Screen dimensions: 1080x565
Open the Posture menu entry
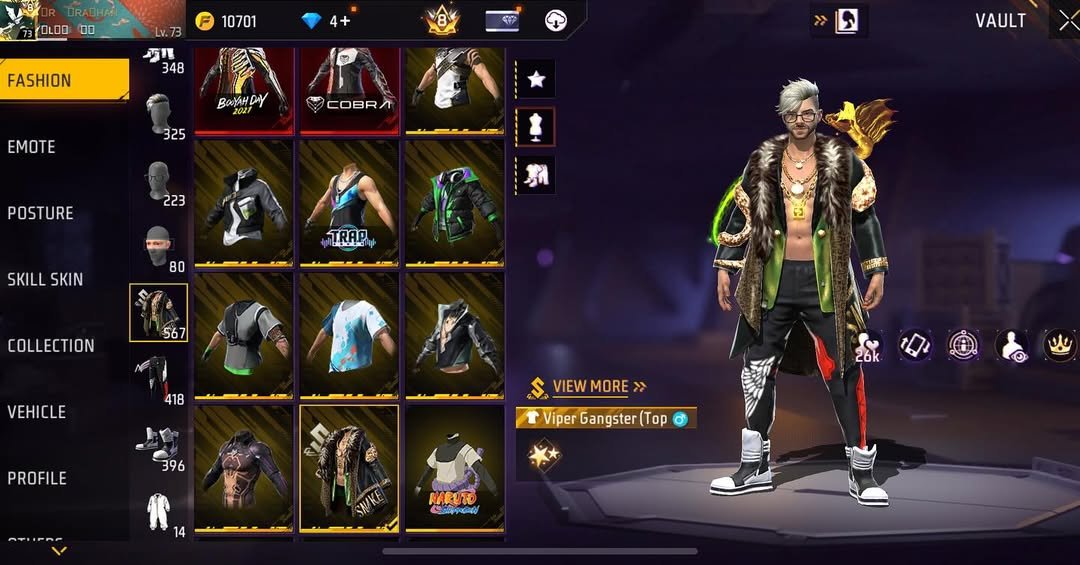click(x=40, y=213)
